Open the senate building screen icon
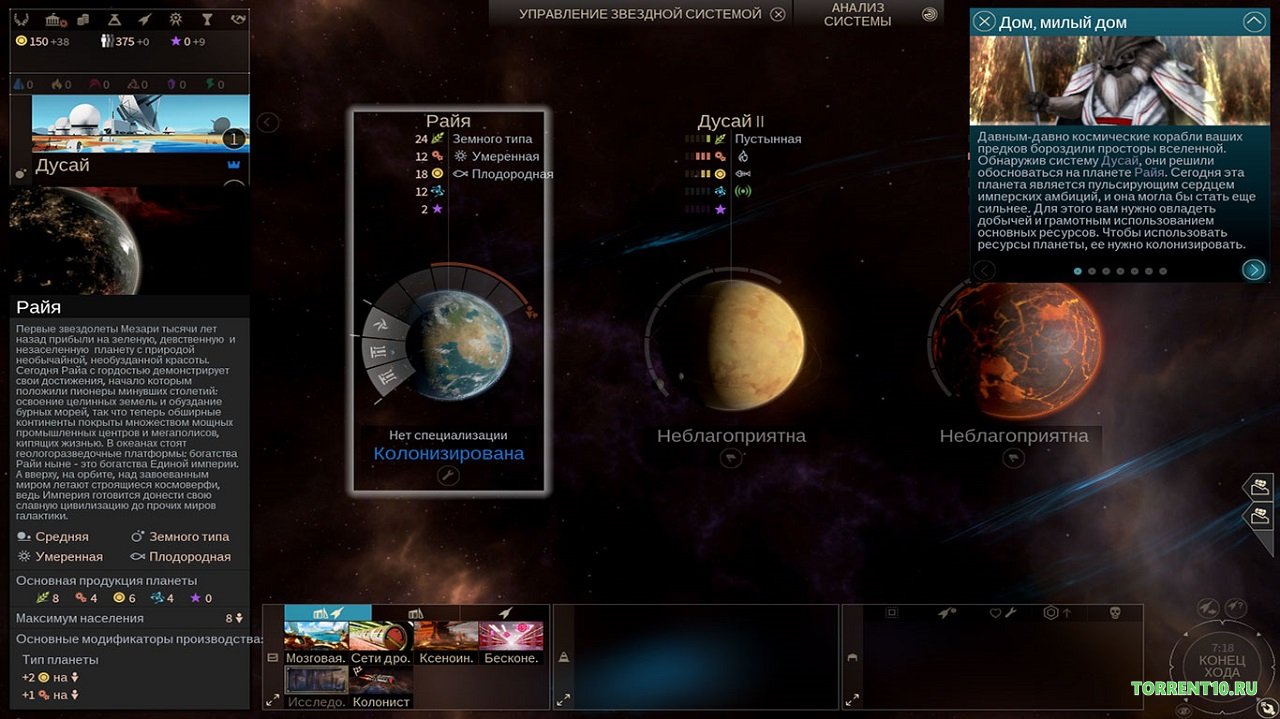The height and width of the screenshot is (719, 1280). 55,19
